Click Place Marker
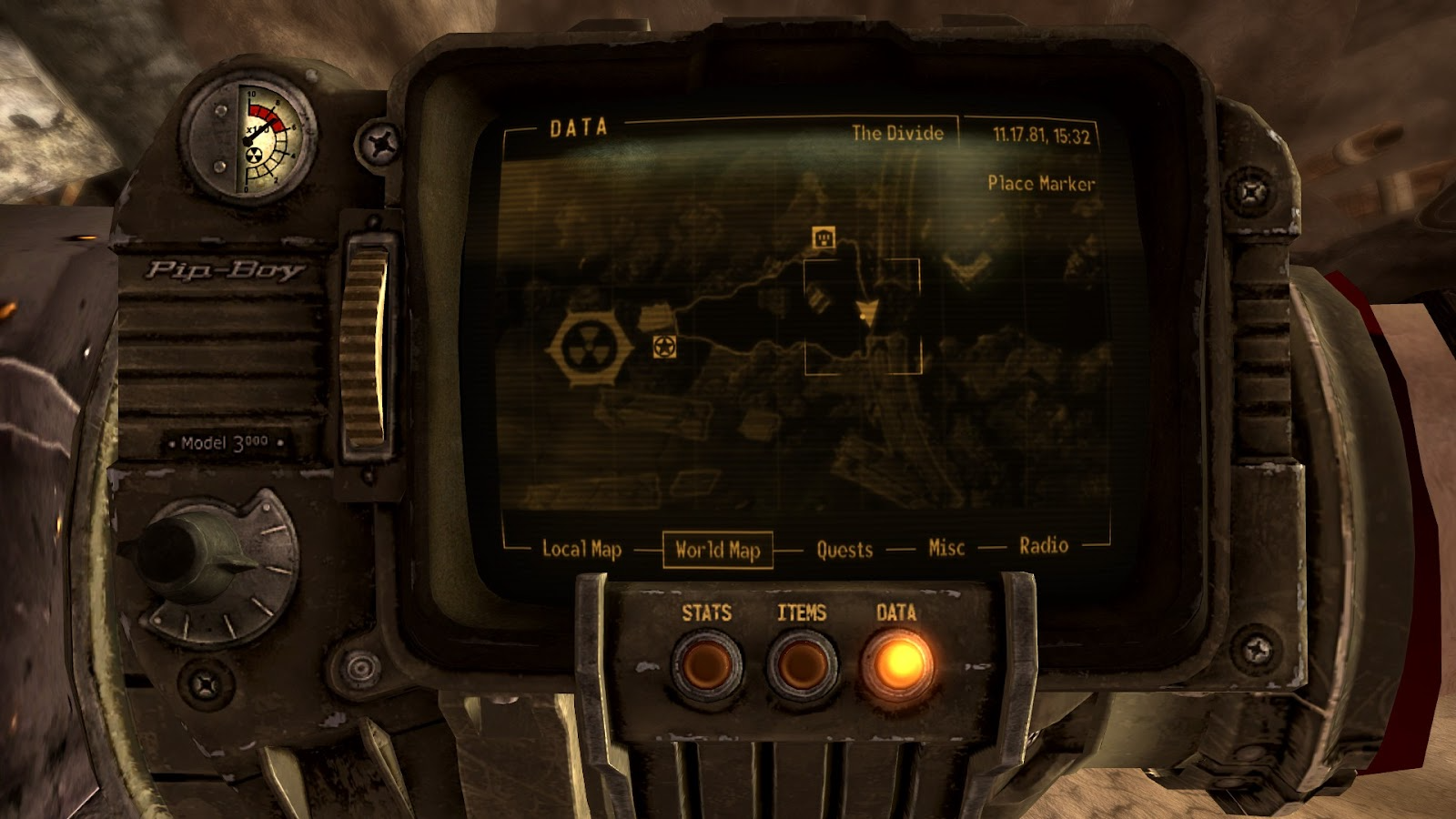Screen dimensions: 1456x819 click(x=1041, y=184)
